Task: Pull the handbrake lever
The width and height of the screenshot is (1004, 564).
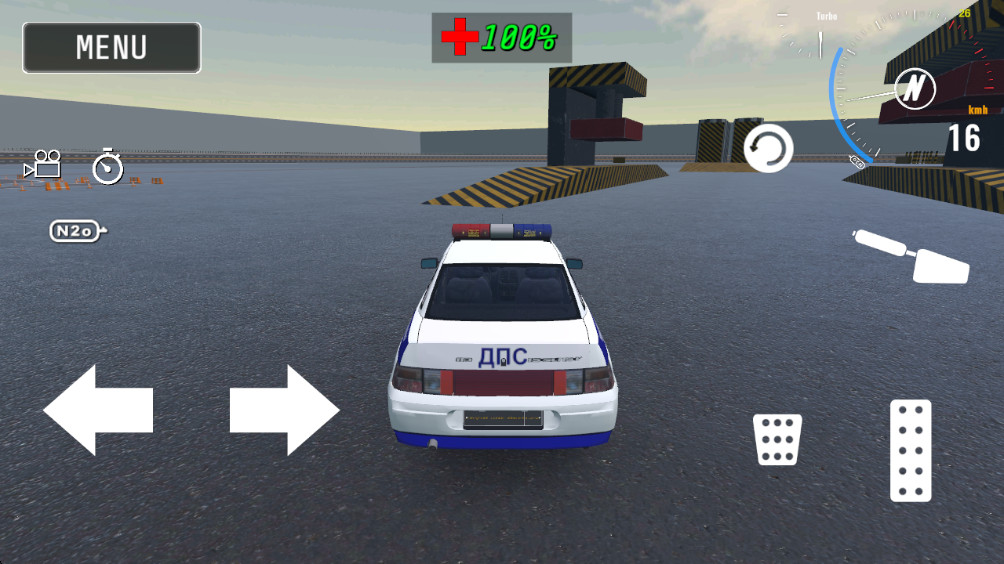Action: 912,255
